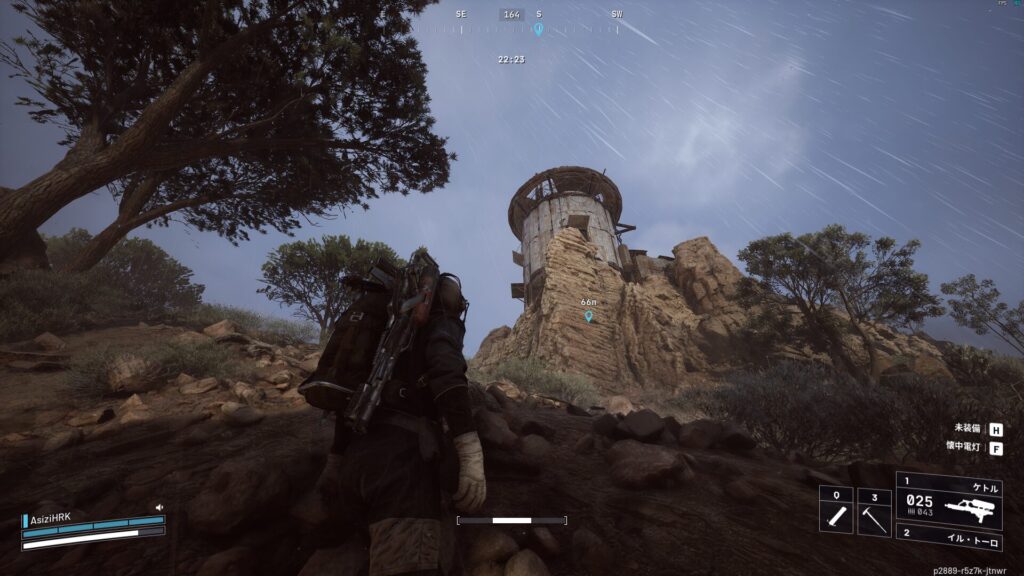Click the cyan objective pin on the compass
Viewport: 1024px width, 576px height.
(538, 29)
